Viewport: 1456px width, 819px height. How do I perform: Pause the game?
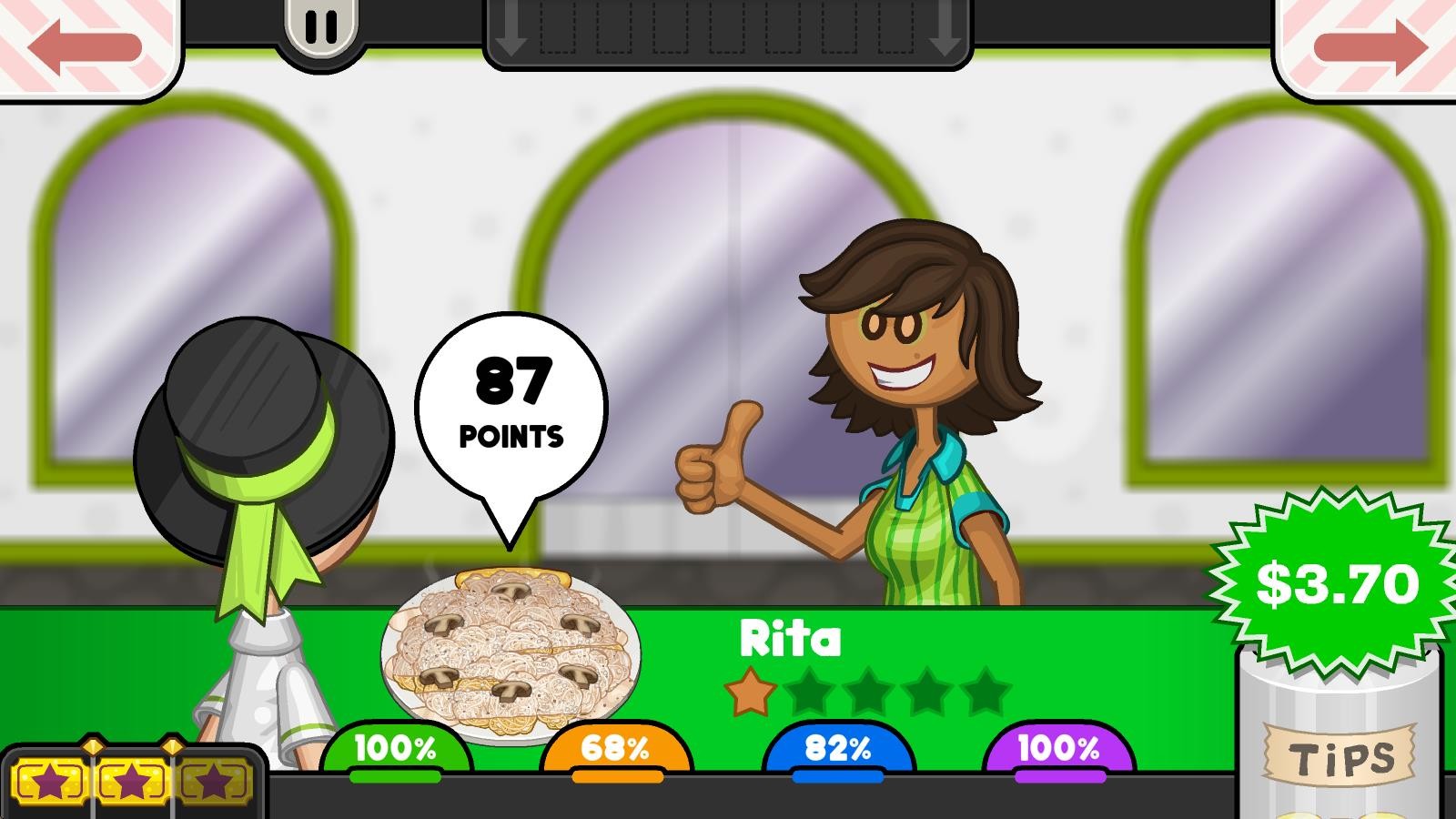coord(320,28)
